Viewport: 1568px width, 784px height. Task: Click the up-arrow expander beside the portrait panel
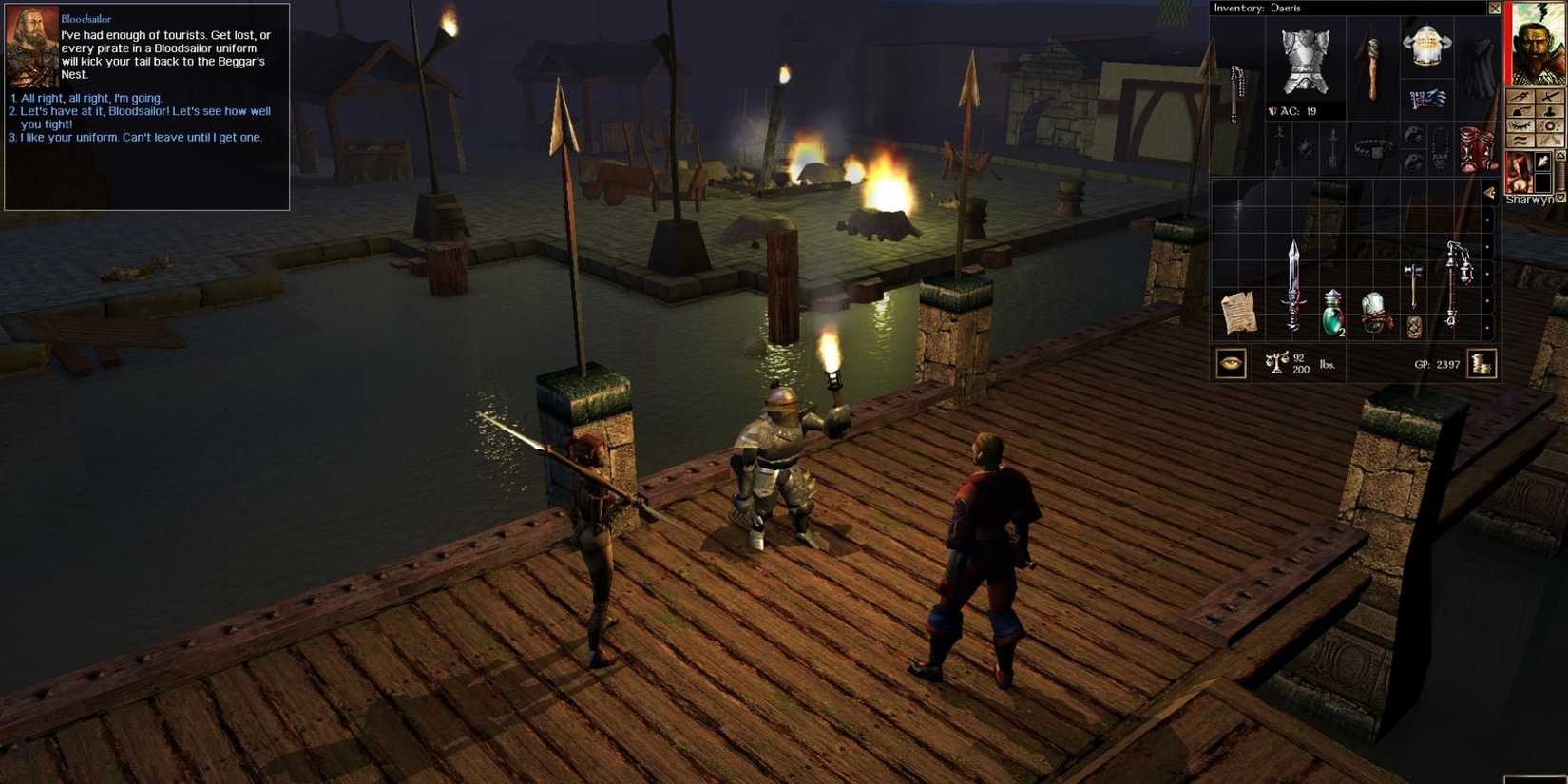1559,156
